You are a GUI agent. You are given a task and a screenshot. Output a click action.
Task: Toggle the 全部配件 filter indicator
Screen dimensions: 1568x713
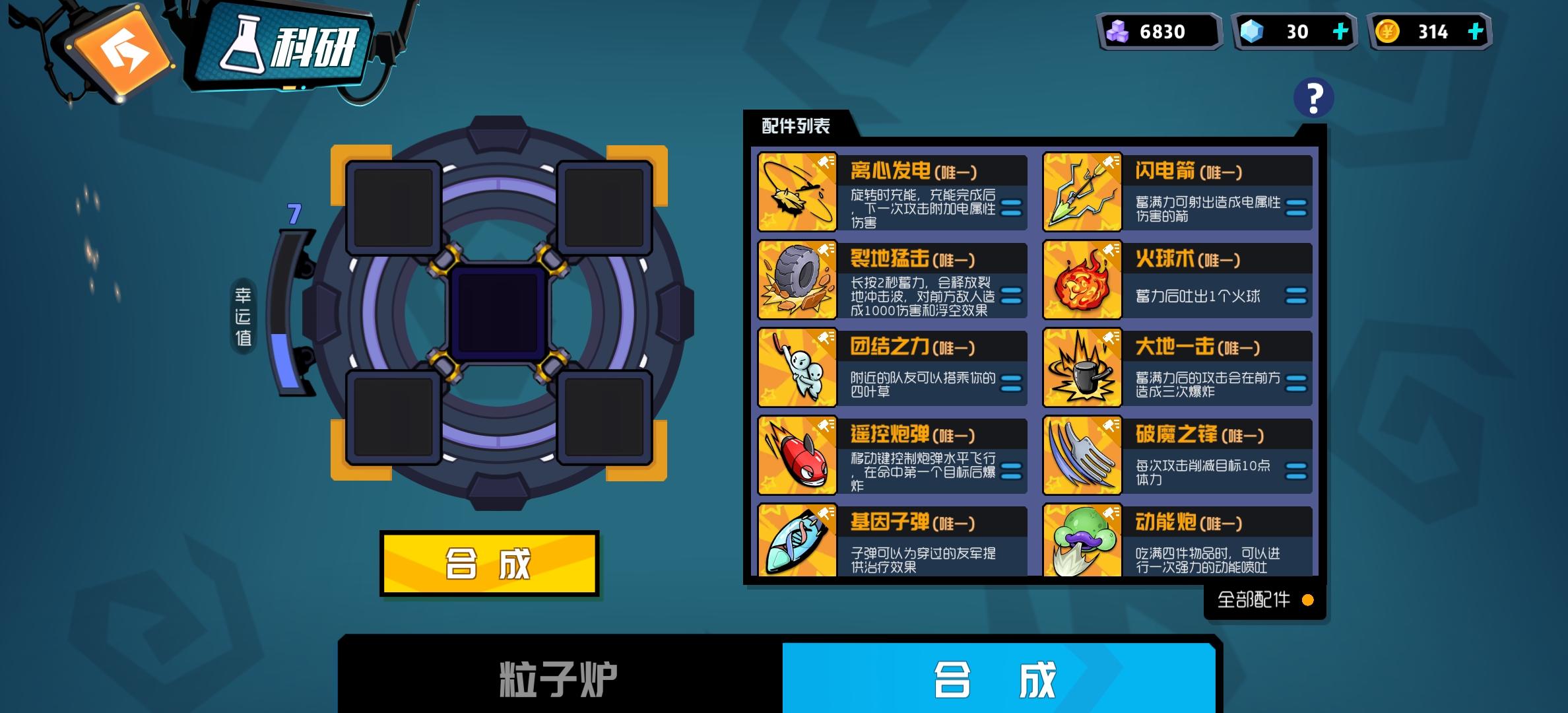[1309, 599]
